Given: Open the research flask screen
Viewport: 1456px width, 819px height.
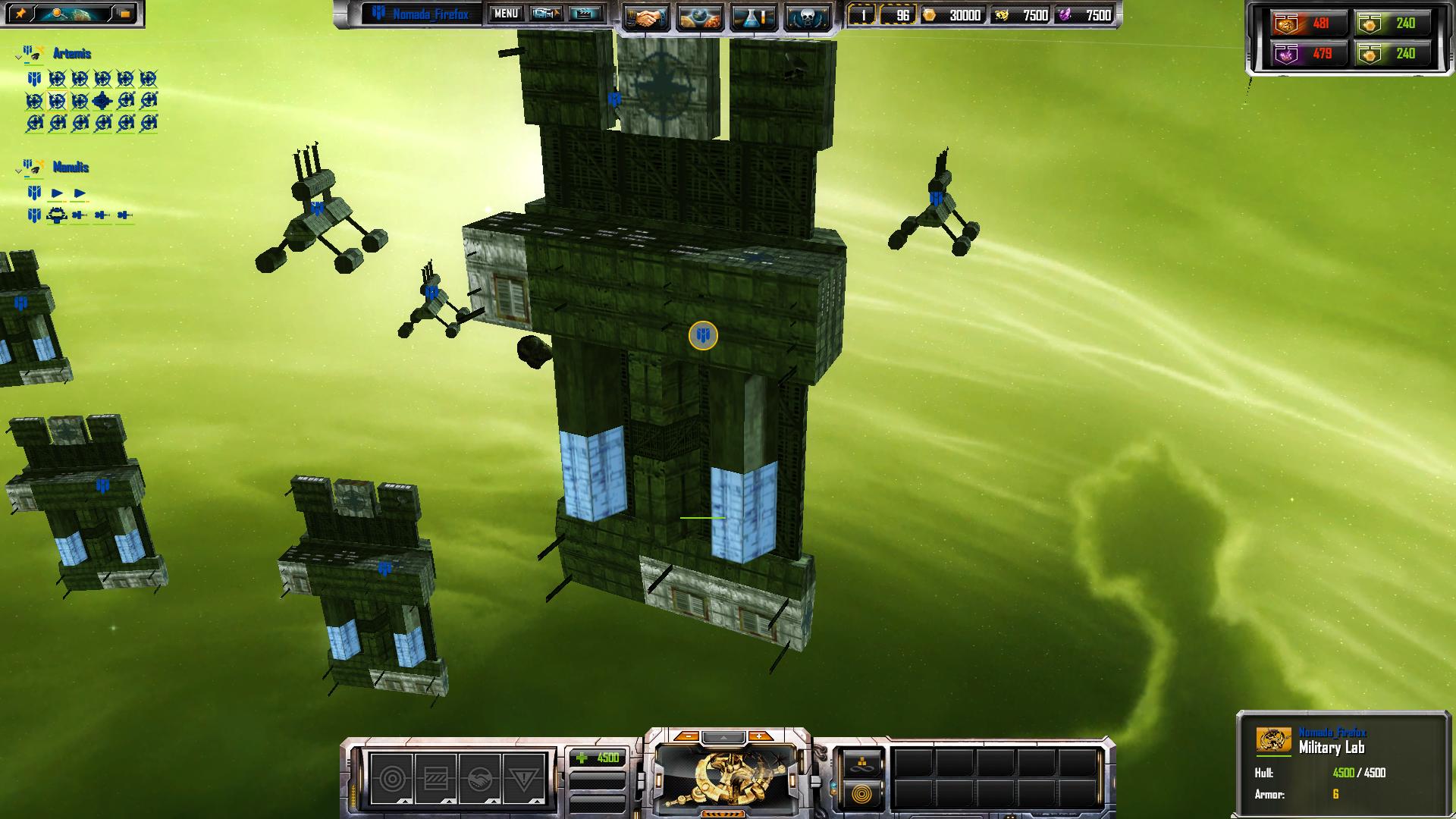Looking at the screenshot, I should click(x=753, y=17).
